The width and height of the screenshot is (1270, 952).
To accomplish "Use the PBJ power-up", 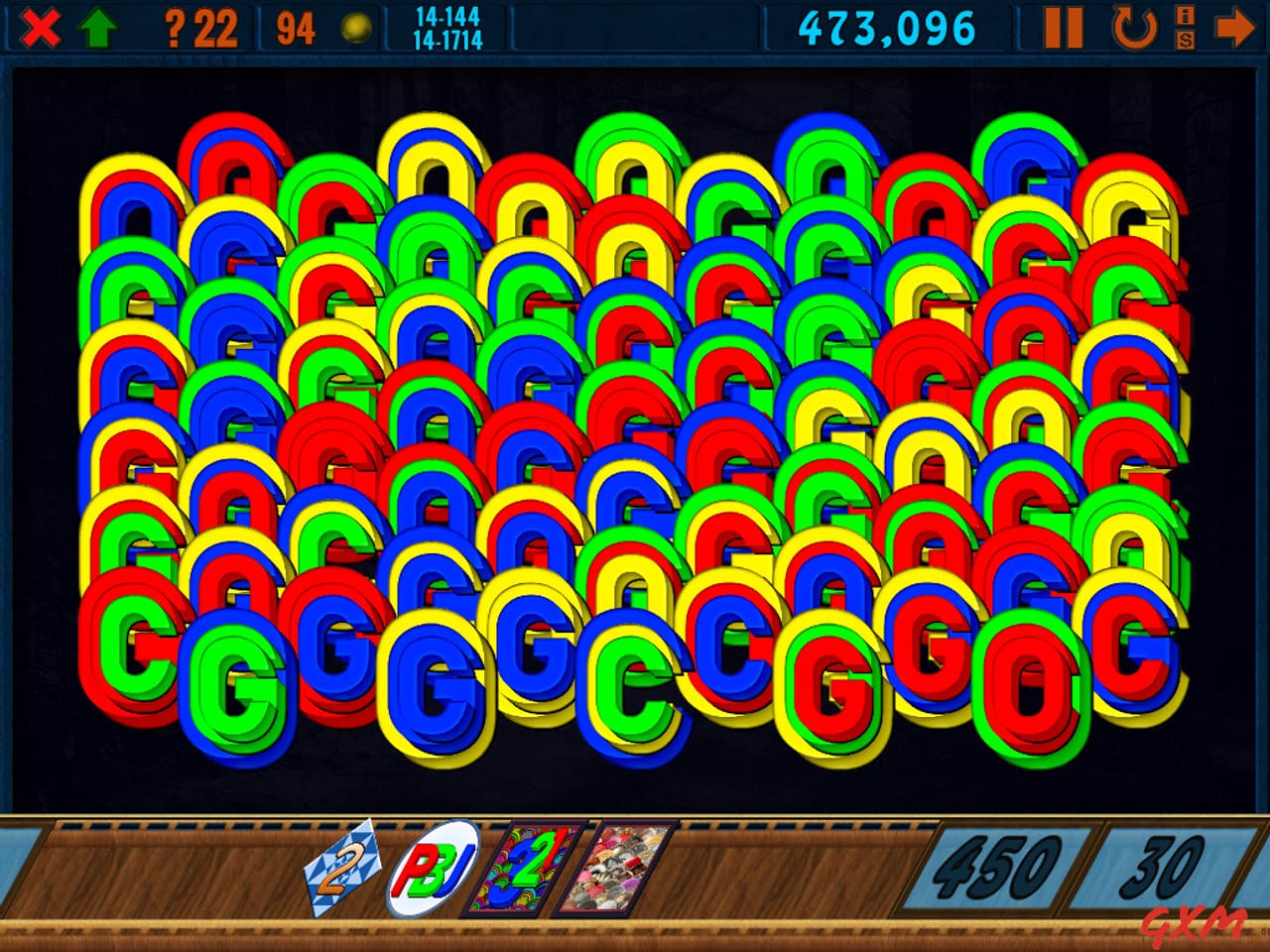I will click(x=434, y=866).
